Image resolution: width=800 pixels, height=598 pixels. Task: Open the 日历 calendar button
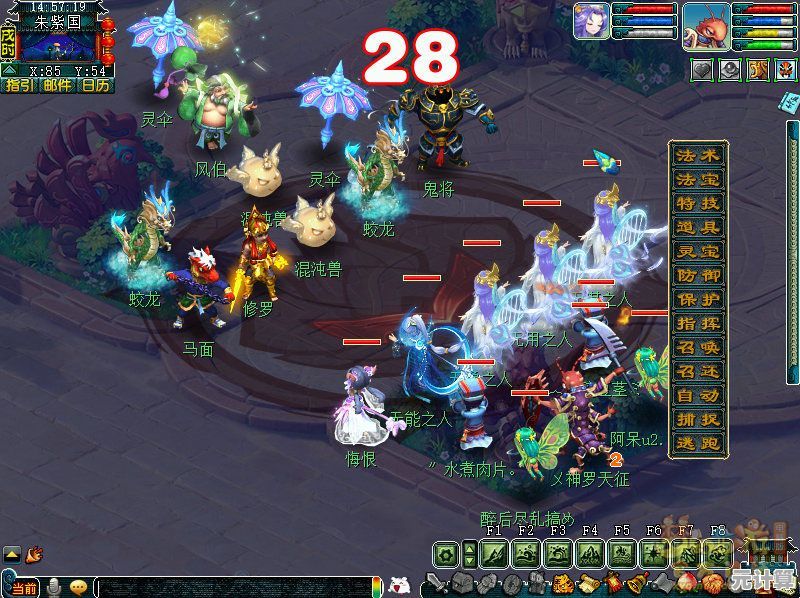click(96, 85)
